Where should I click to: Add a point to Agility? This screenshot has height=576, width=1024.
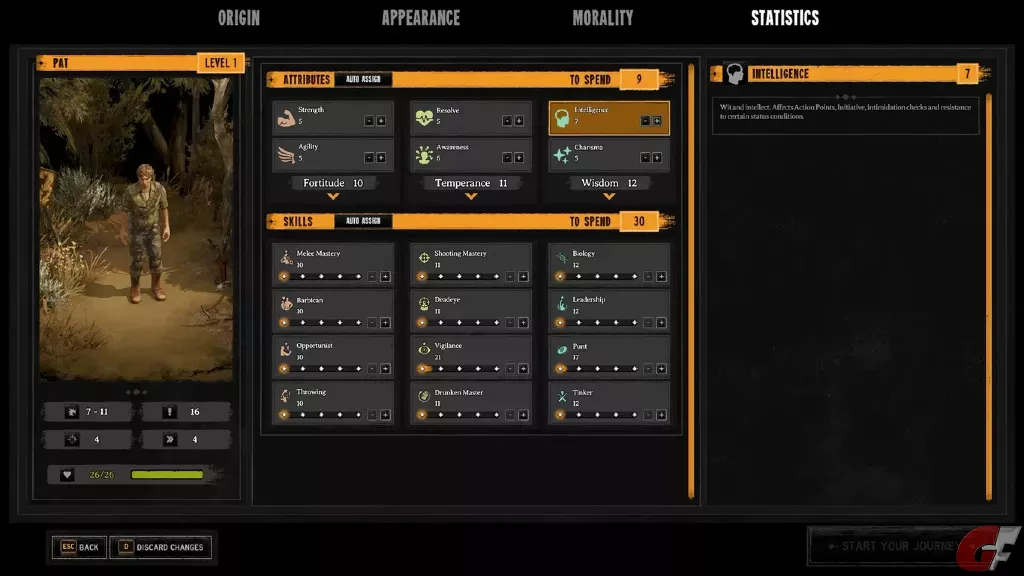pos(381,158)
